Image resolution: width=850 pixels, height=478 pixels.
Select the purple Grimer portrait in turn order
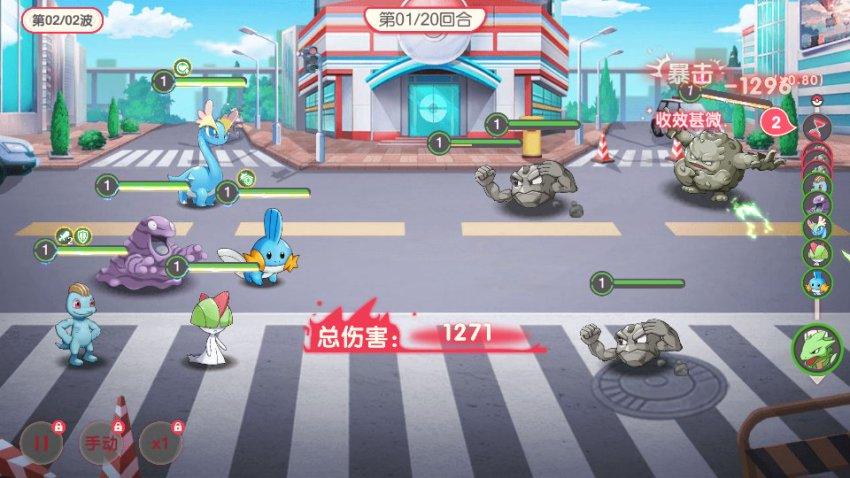coord(817,205)
